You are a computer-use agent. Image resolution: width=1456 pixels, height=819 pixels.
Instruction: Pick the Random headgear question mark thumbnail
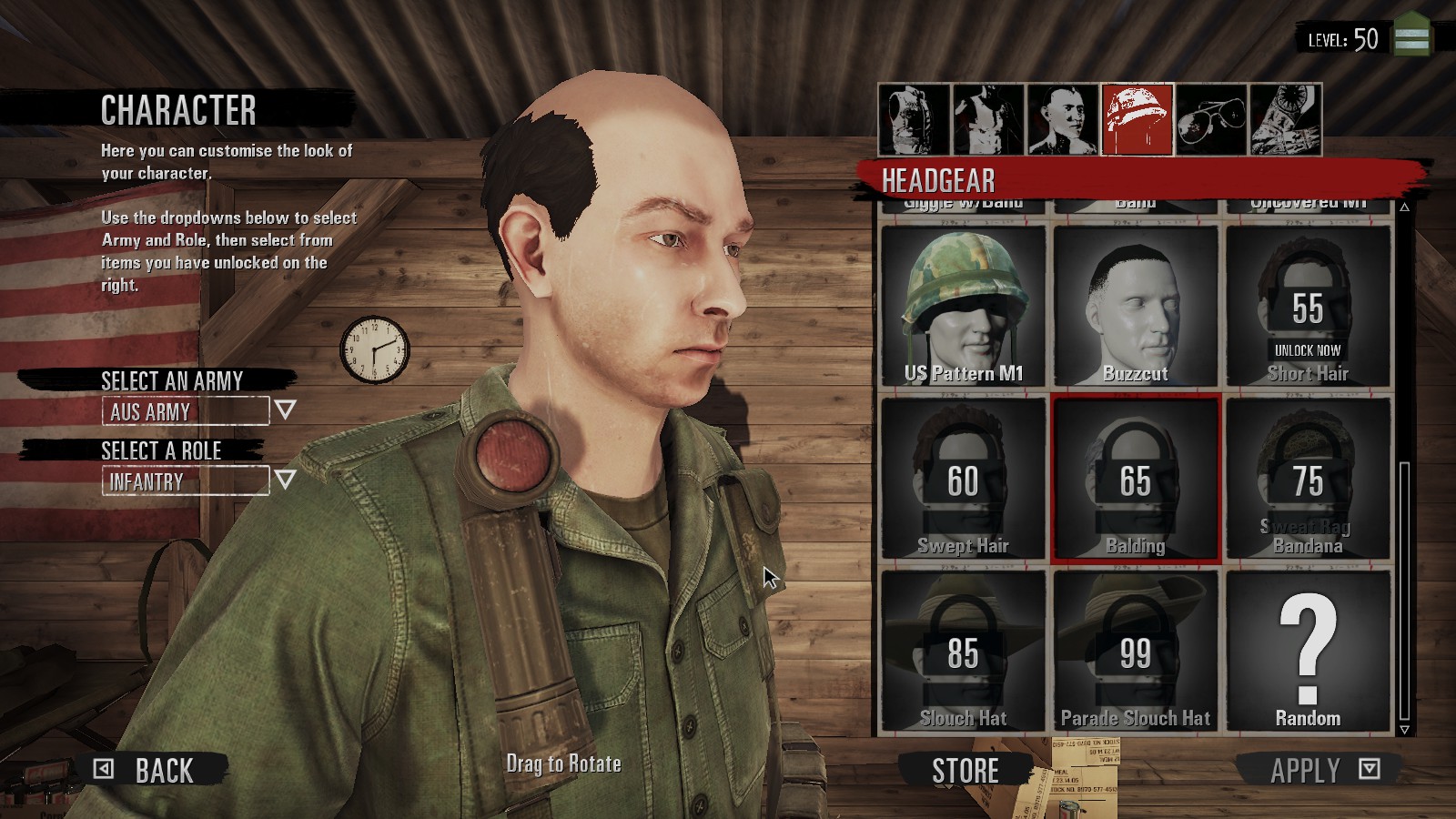[x=1308, y=646]
